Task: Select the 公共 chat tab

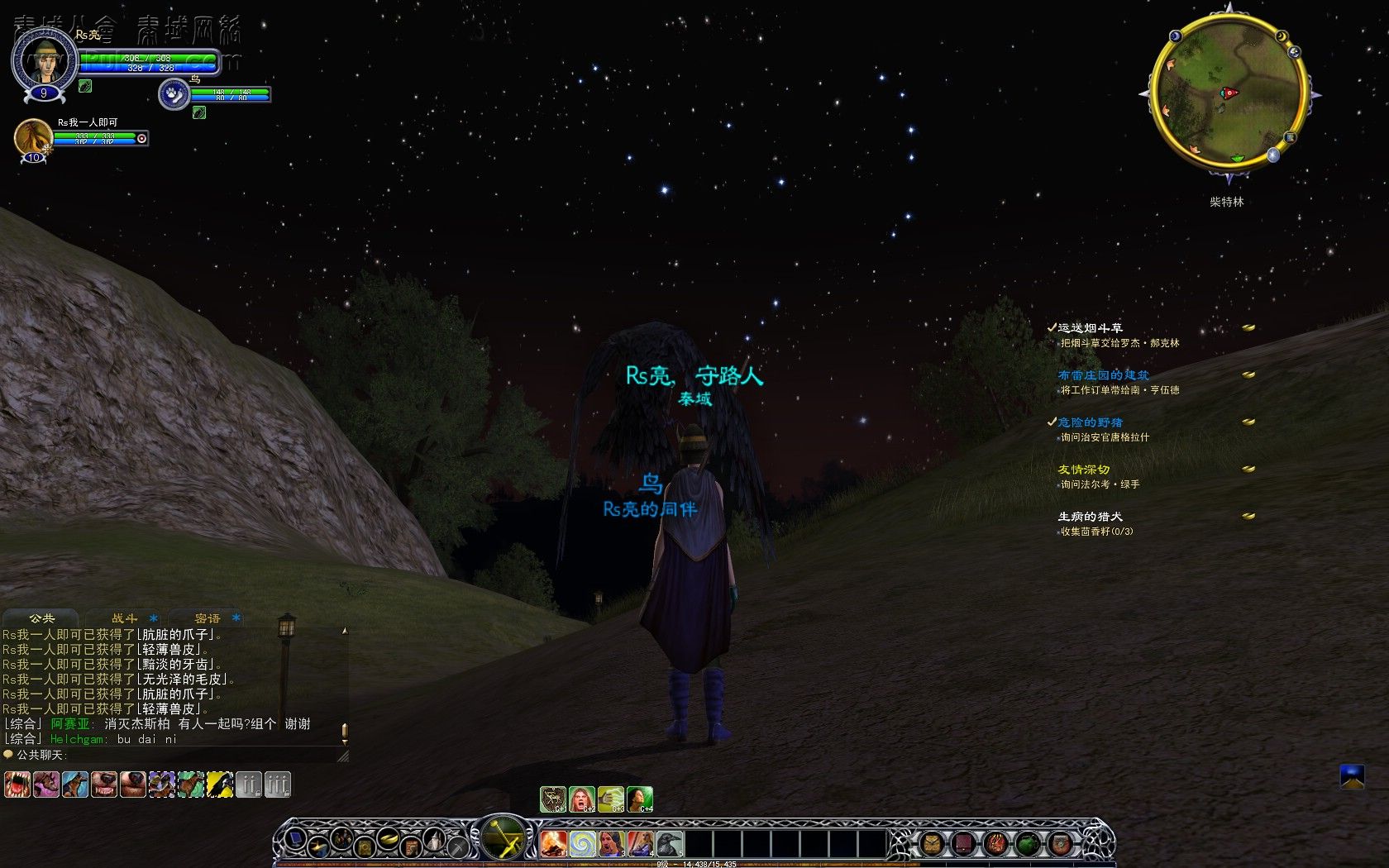Action: pos(41,618)
